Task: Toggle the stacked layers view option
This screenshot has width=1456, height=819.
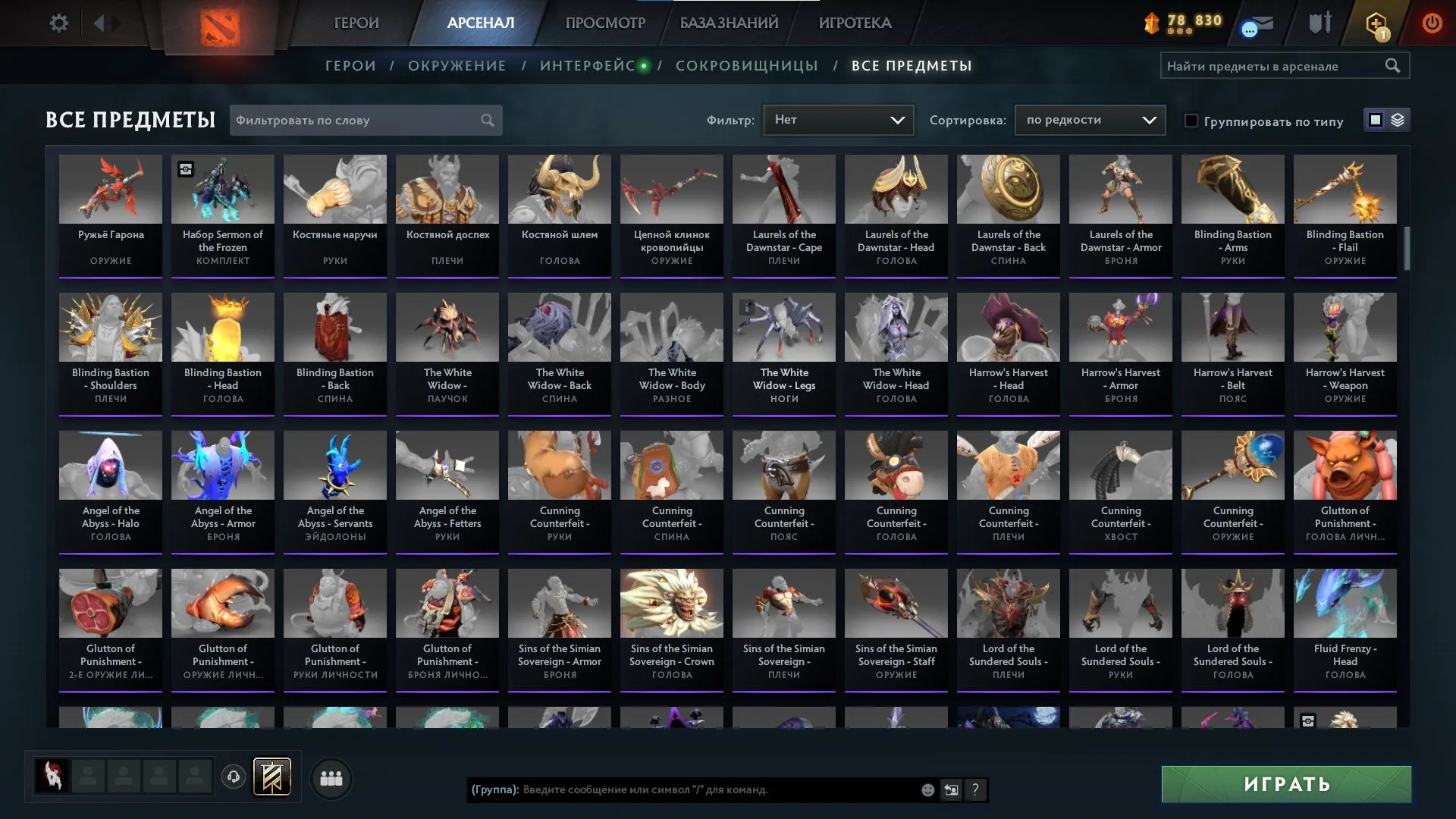Action: tap(1396, 120)
